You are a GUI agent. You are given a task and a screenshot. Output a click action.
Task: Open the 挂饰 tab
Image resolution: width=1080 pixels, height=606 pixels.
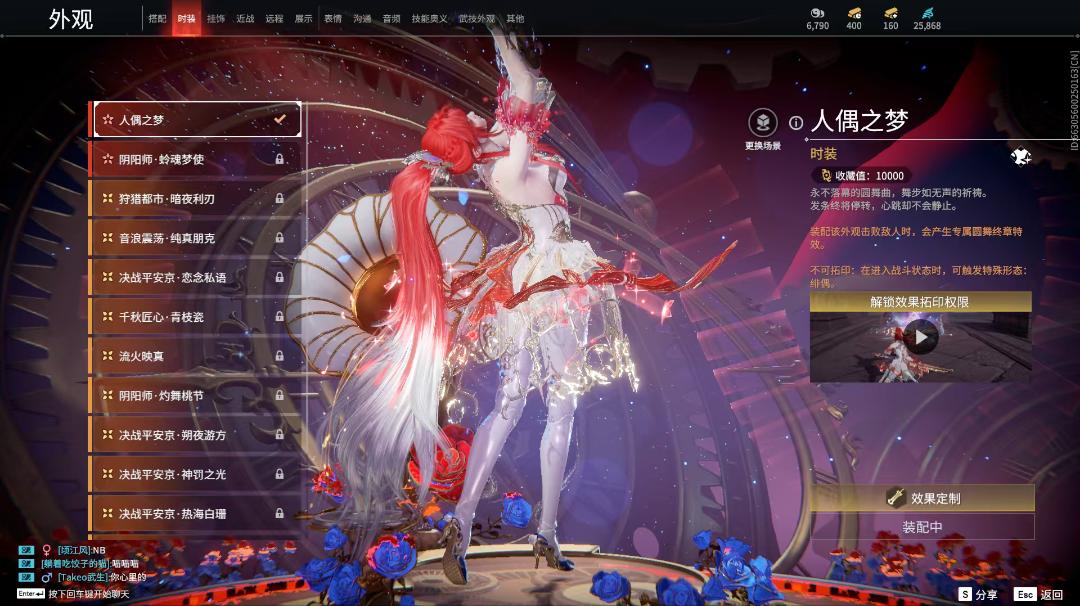pos(215,19)
